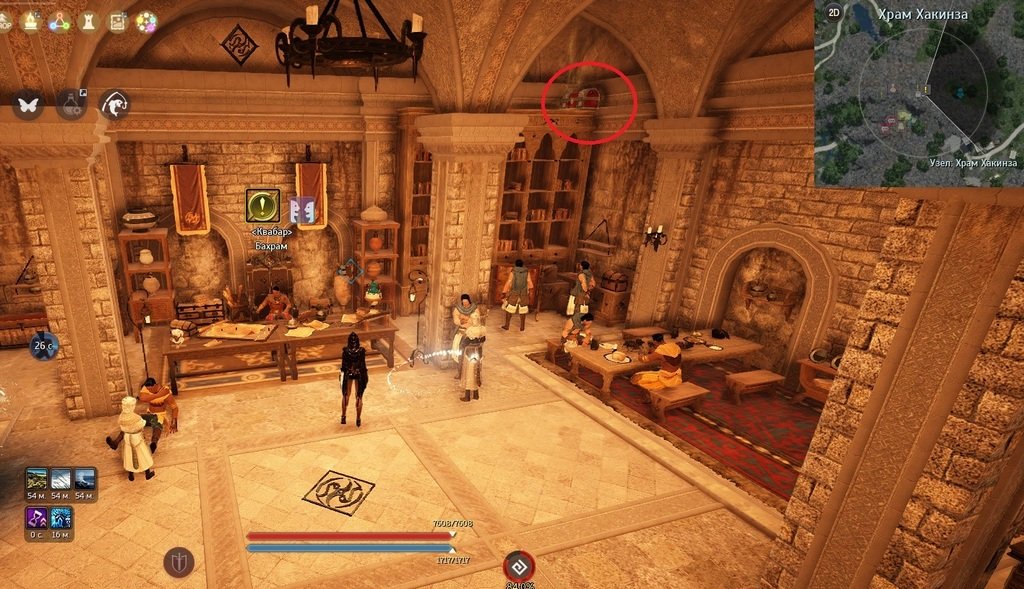Activate the fishing icon with fish and hook
Screen dimensions: 1024x589
click(x=114, y=103)
